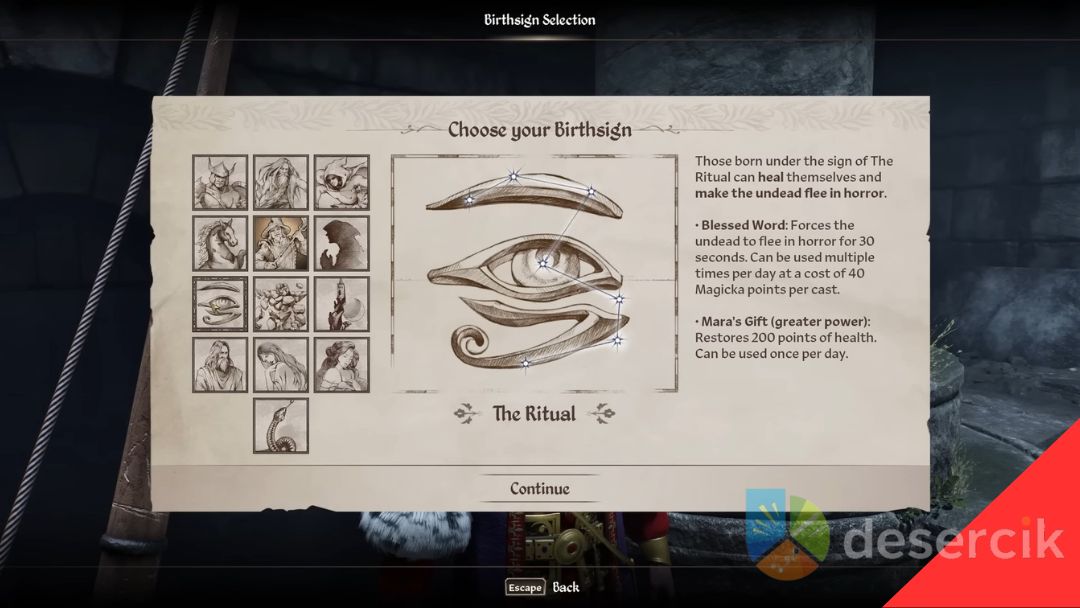This screenshot has width=1080, height=608.
Task: Select the Warrior birthsign with horned helmet
Action: pos(220,182)
